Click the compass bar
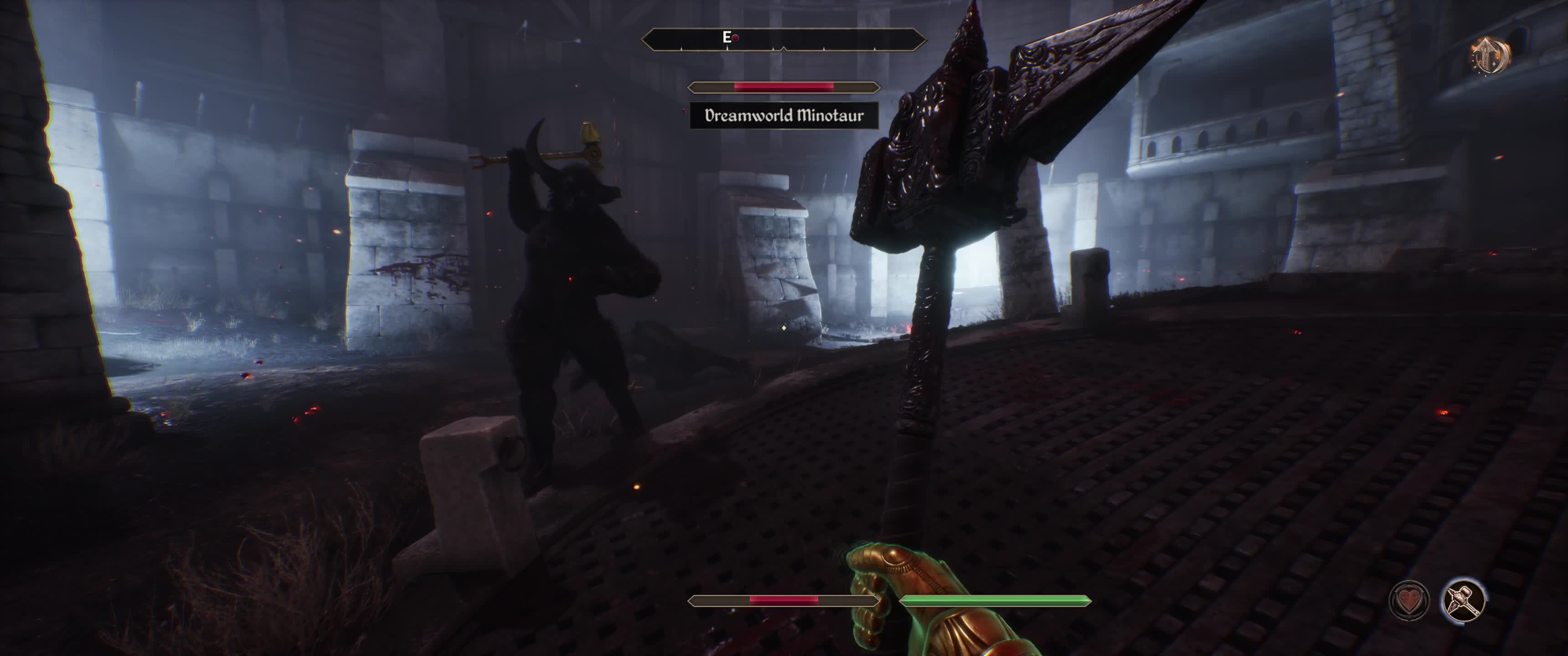The height and width of the screenshot is (656, 1568). 784,40
